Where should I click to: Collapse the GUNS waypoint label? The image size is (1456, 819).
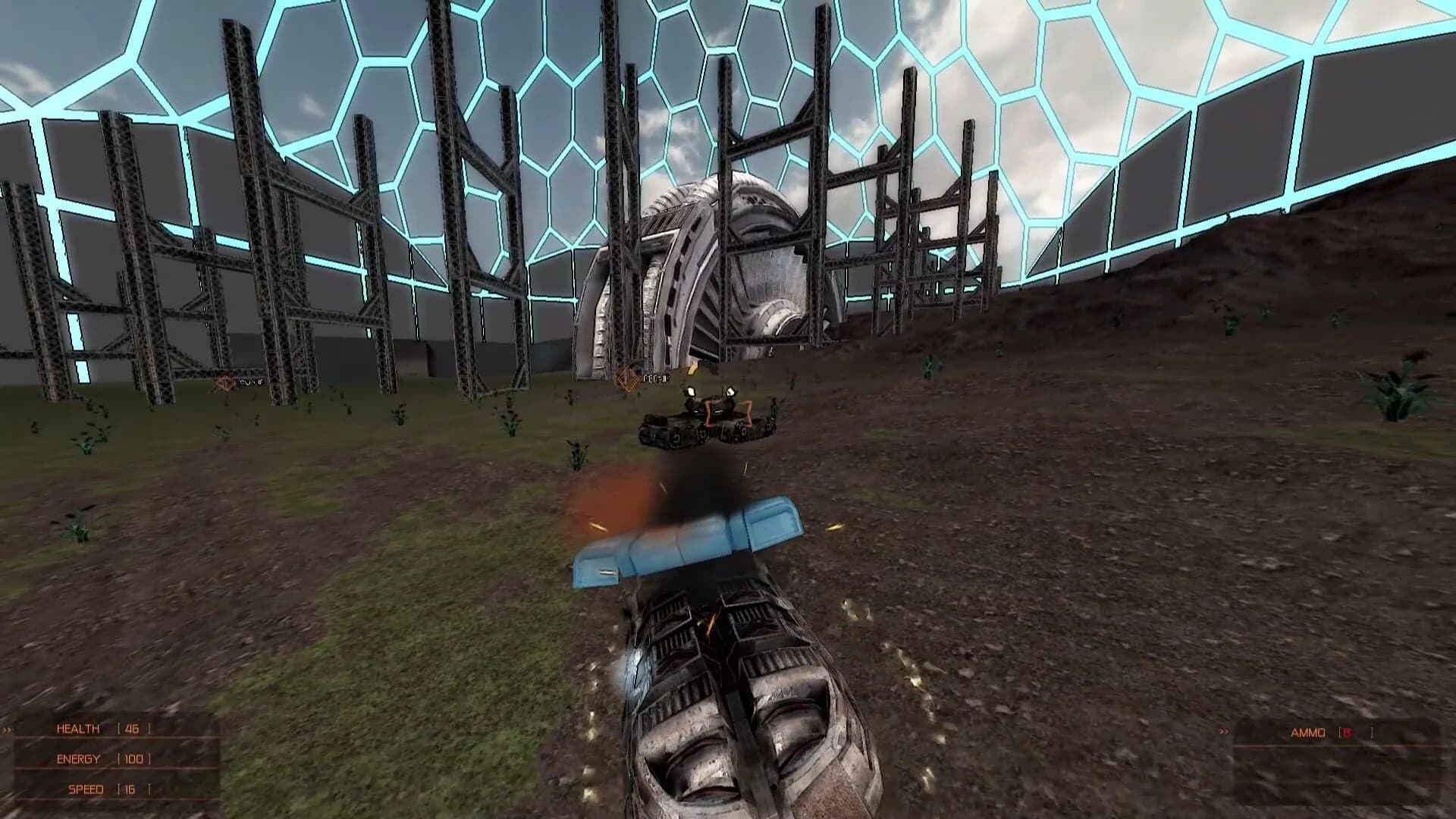click(251, 381)
